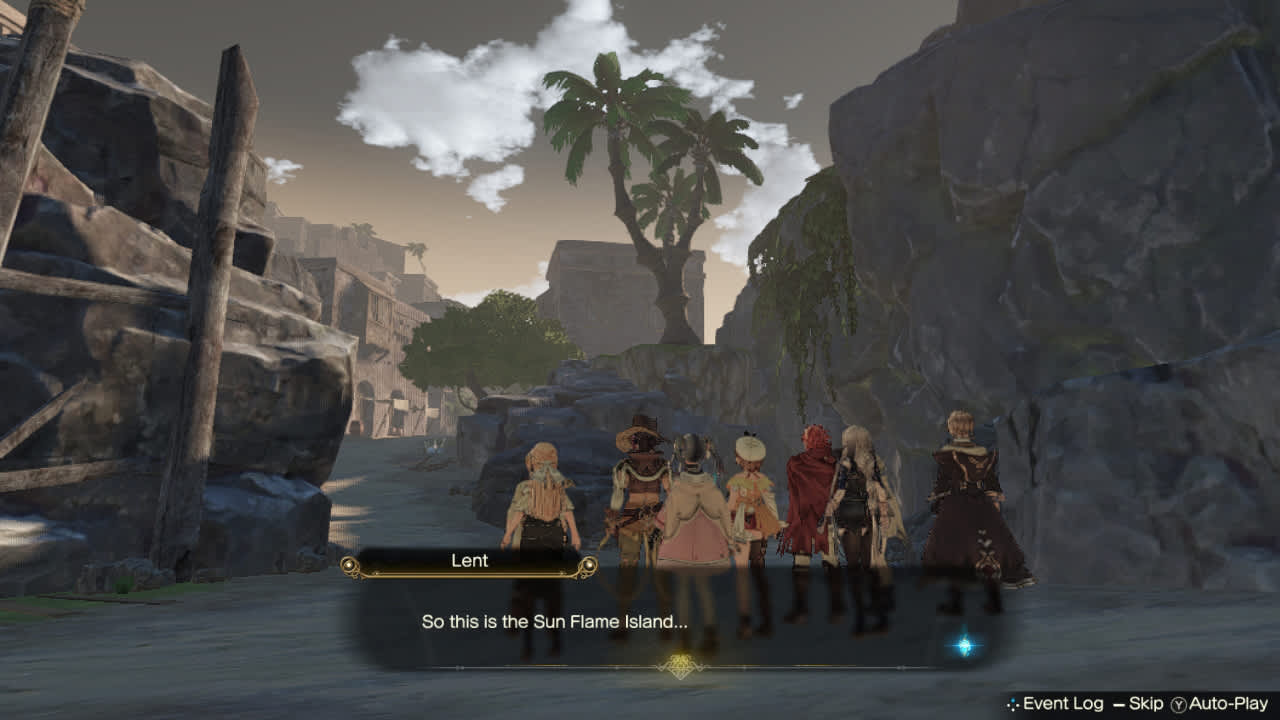1280x720 pixels.
Task: Click the Y button Auto-Play icon
Action: [x=1177, y=704]
